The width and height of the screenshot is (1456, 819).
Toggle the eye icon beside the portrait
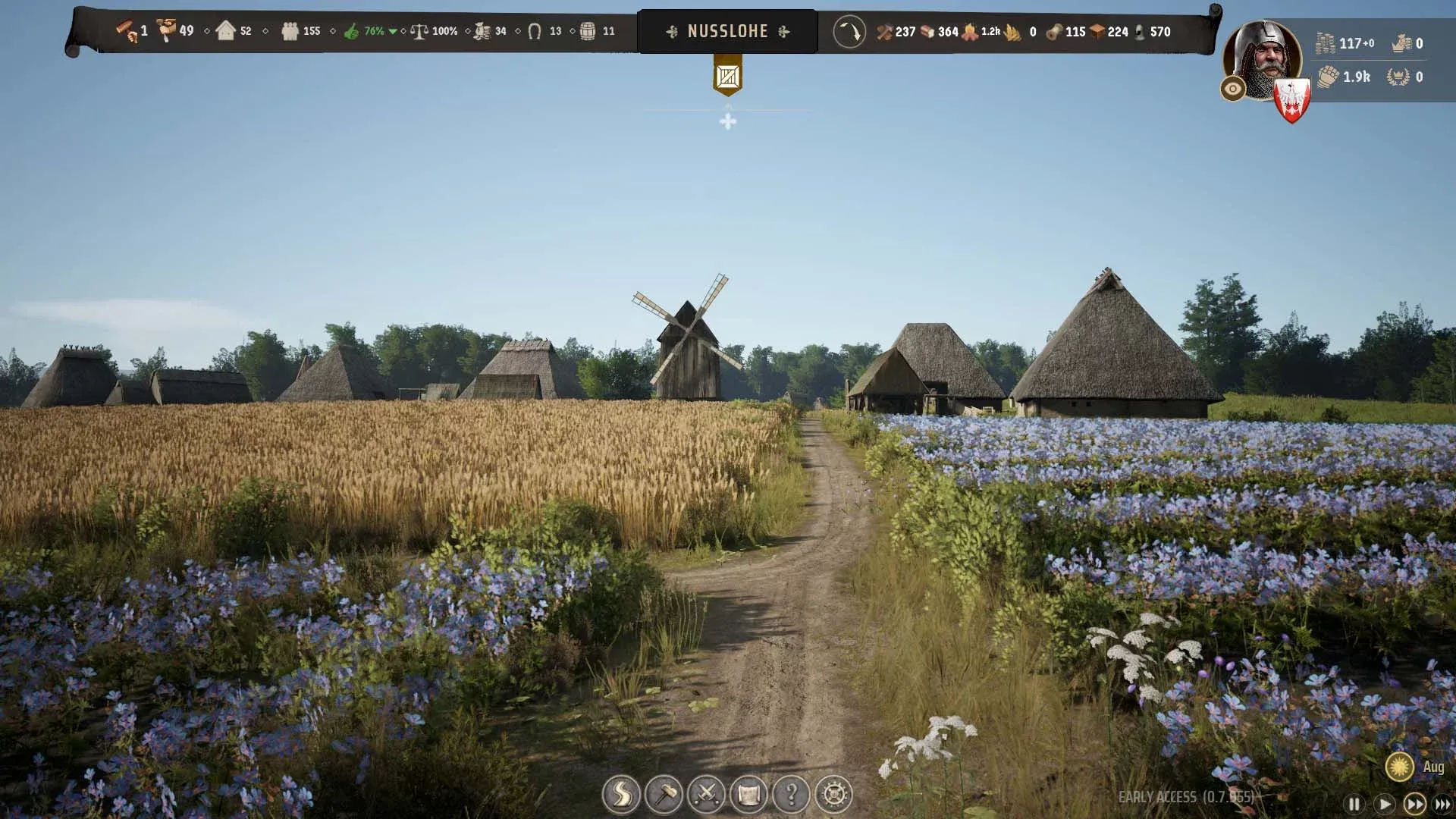pos(1233,89)
